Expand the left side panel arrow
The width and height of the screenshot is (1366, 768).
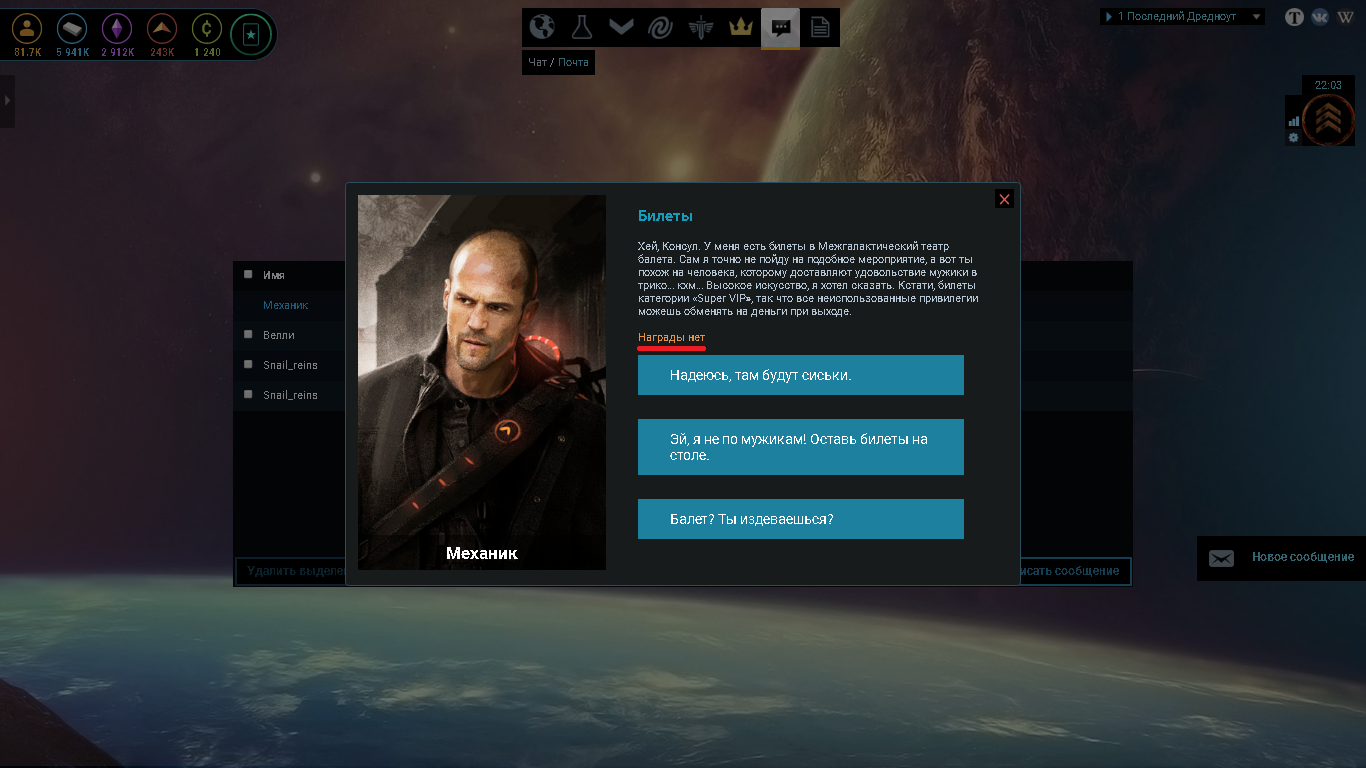pos(7,100)
